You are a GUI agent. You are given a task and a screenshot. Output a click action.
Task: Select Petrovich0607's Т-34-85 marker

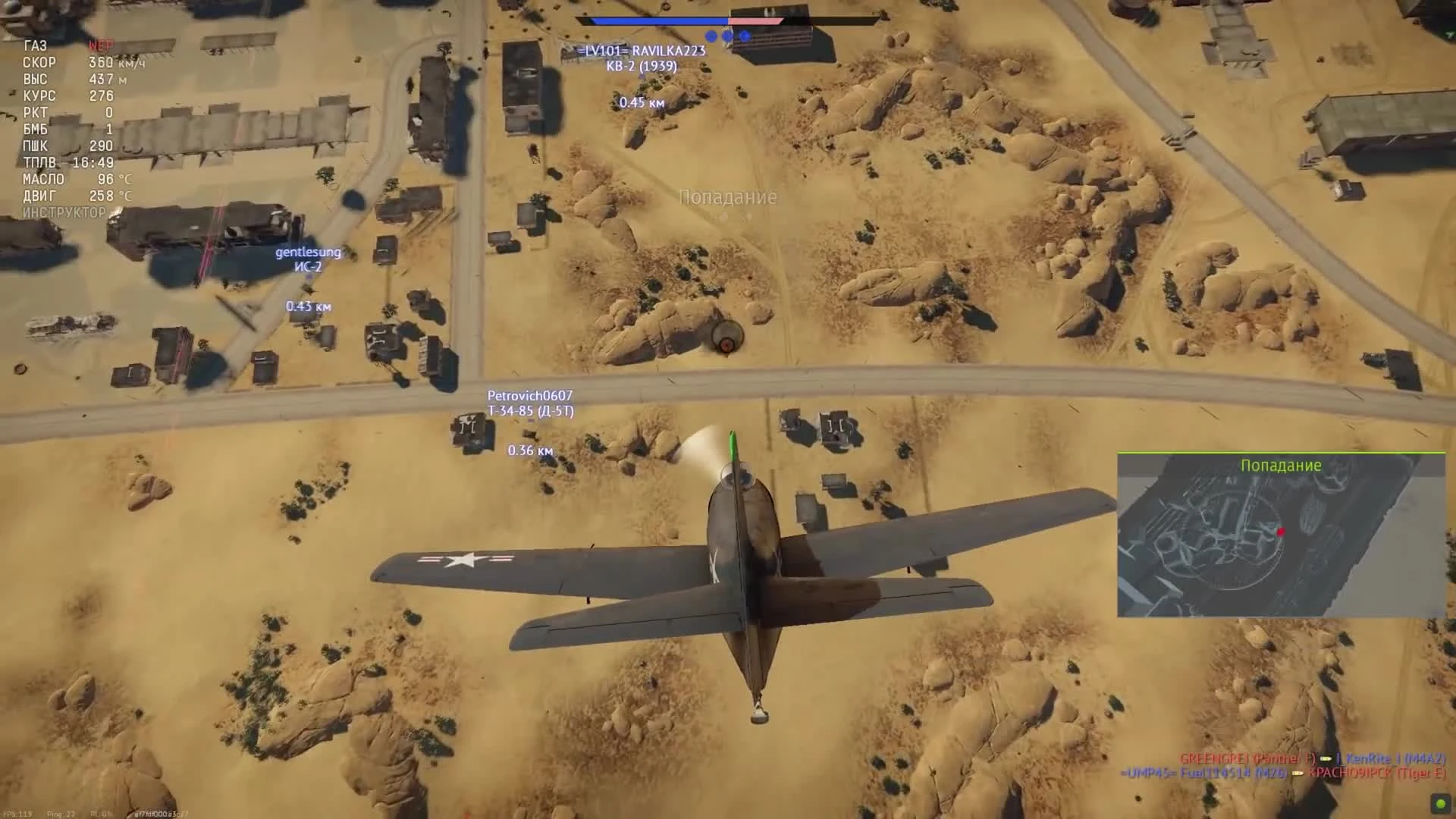point(531,403)
